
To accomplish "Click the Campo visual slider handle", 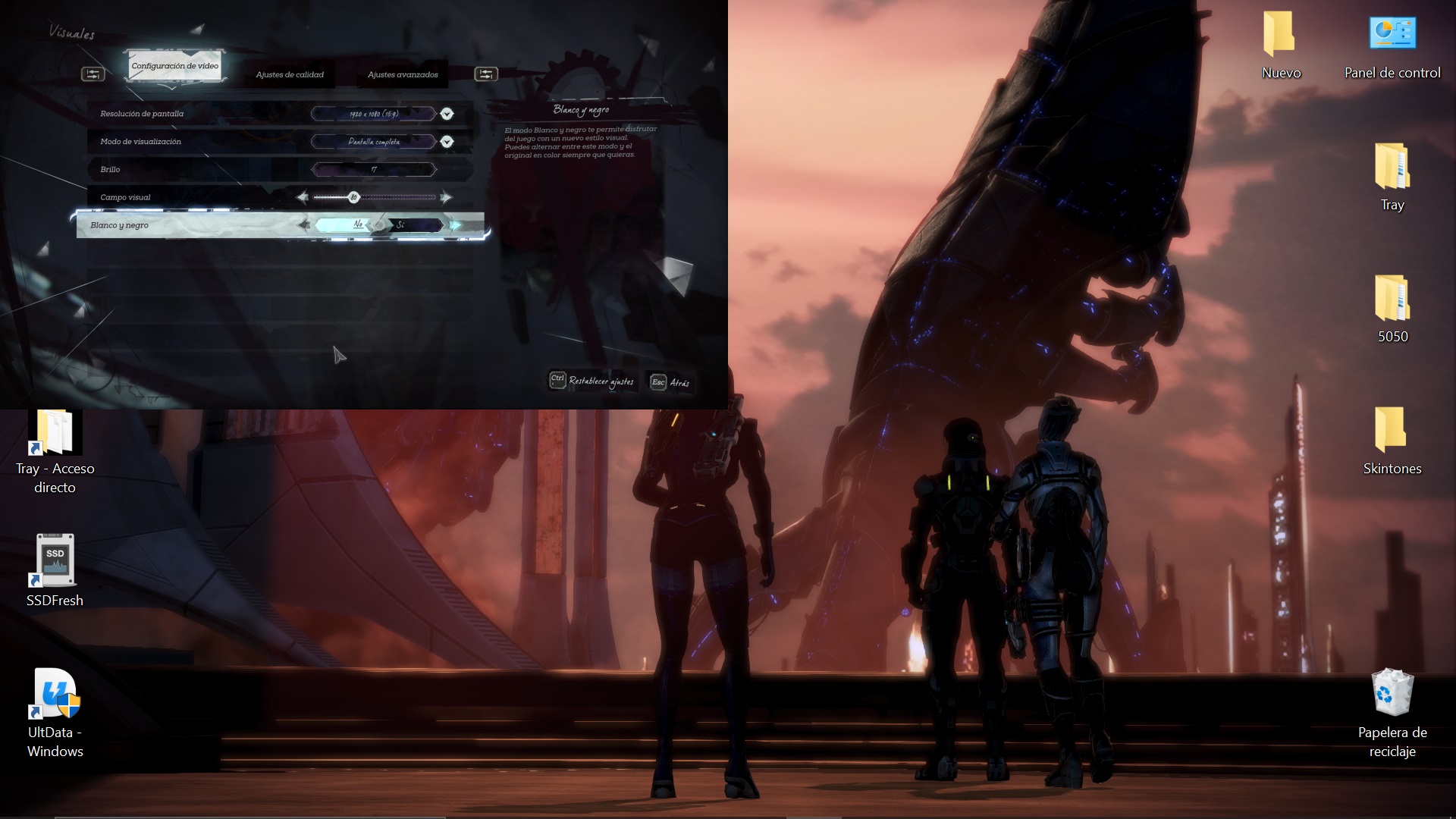I will click(353, 198).
